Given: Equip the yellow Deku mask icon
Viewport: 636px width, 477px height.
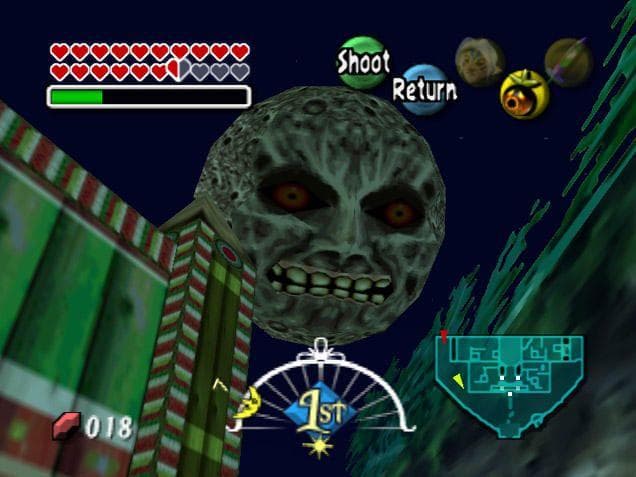Looking at the screenshot, I should [x=523, y=93].
